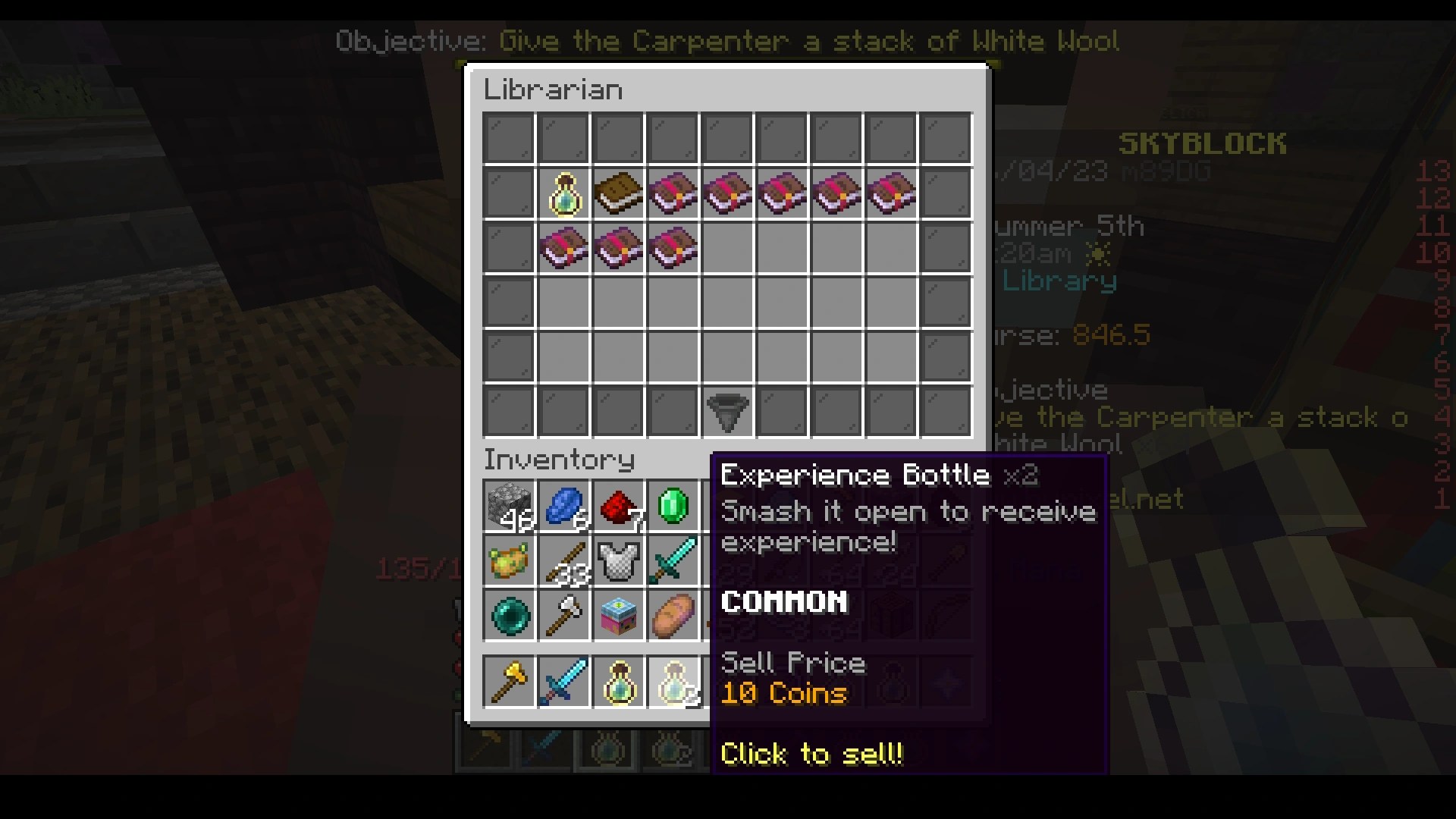Click the Experience Bottle in the Librarian row
This screenshot has width=1456, height=819.
pyautogui.click(x=564, y=193)
